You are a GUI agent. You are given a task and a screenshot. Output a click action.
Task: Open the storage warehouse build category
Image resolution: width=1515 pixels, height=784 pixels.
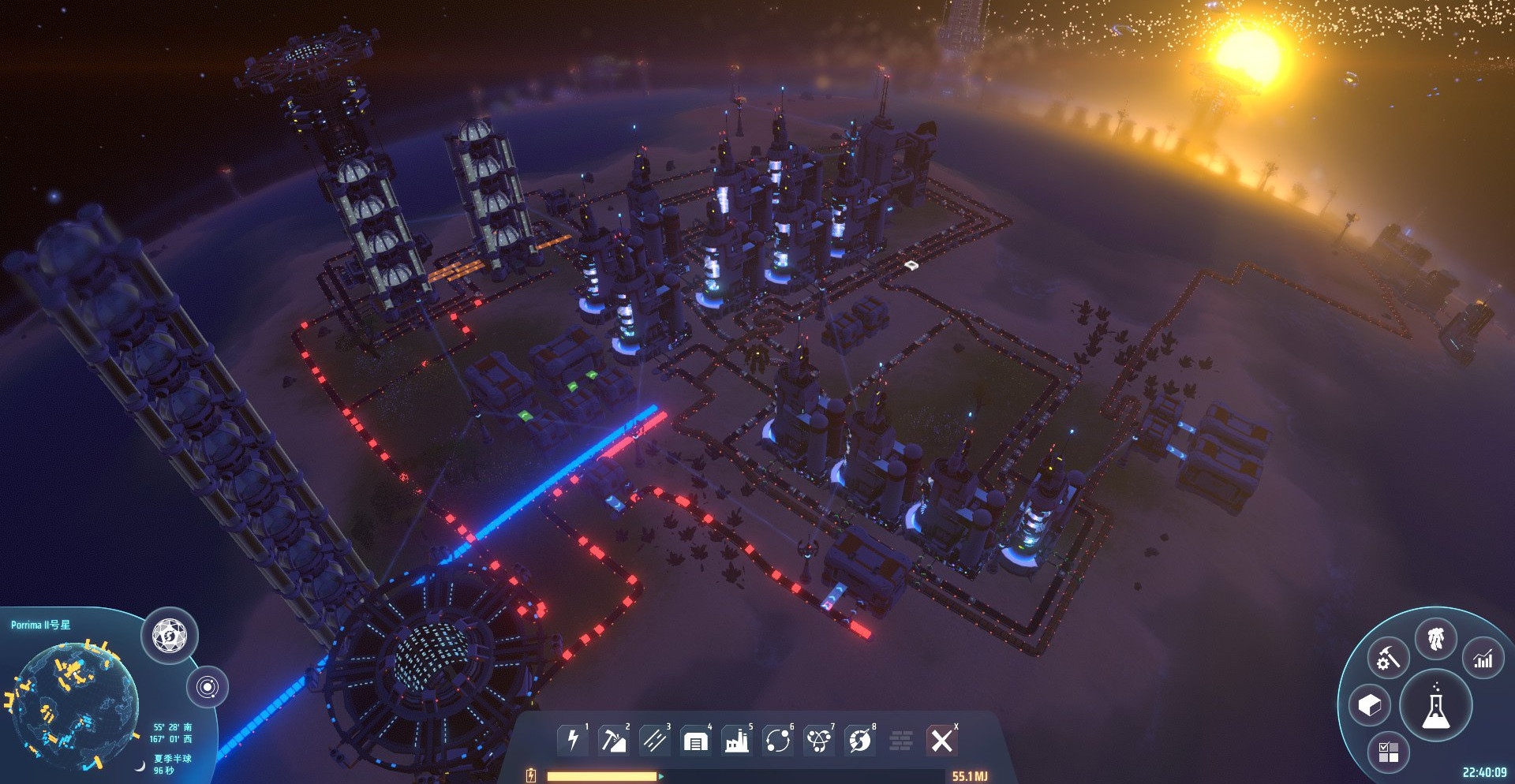click(695, 741)
